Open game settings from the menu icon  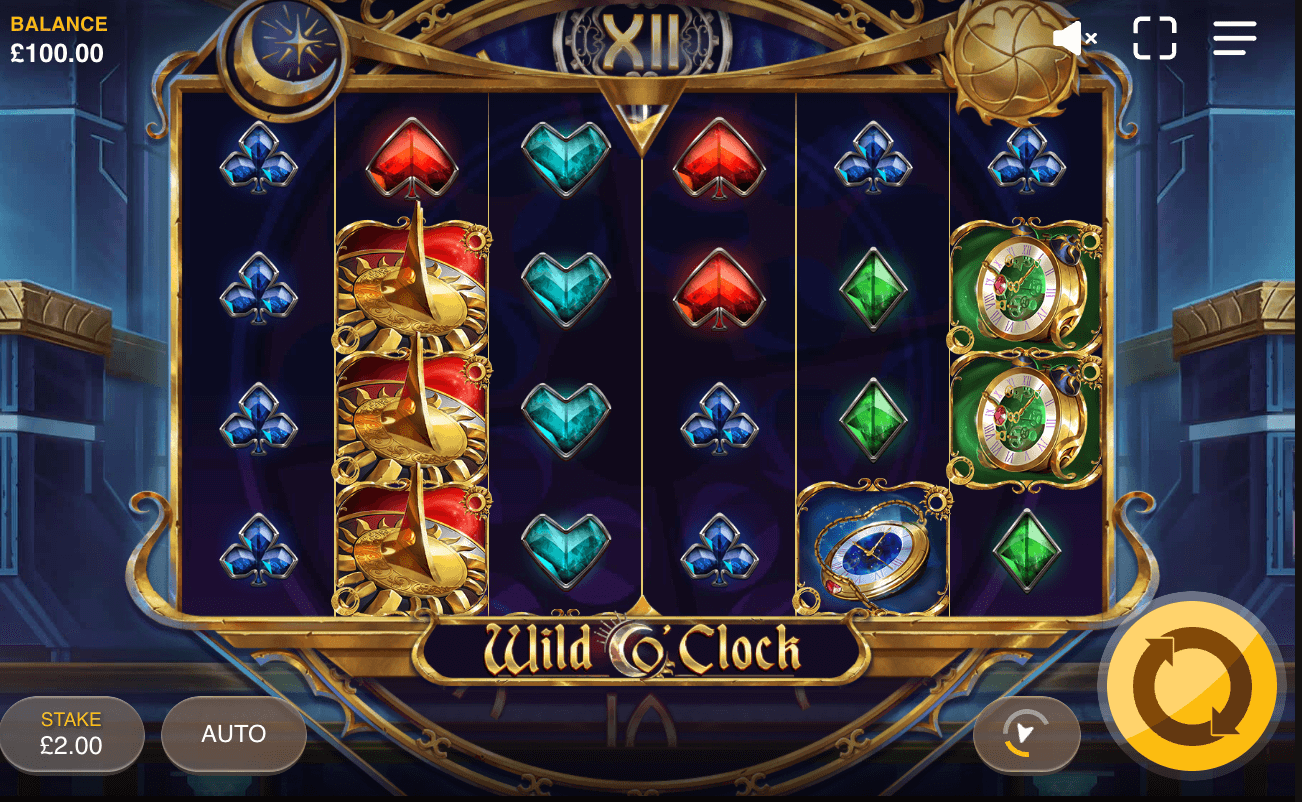pos(1234,37)
